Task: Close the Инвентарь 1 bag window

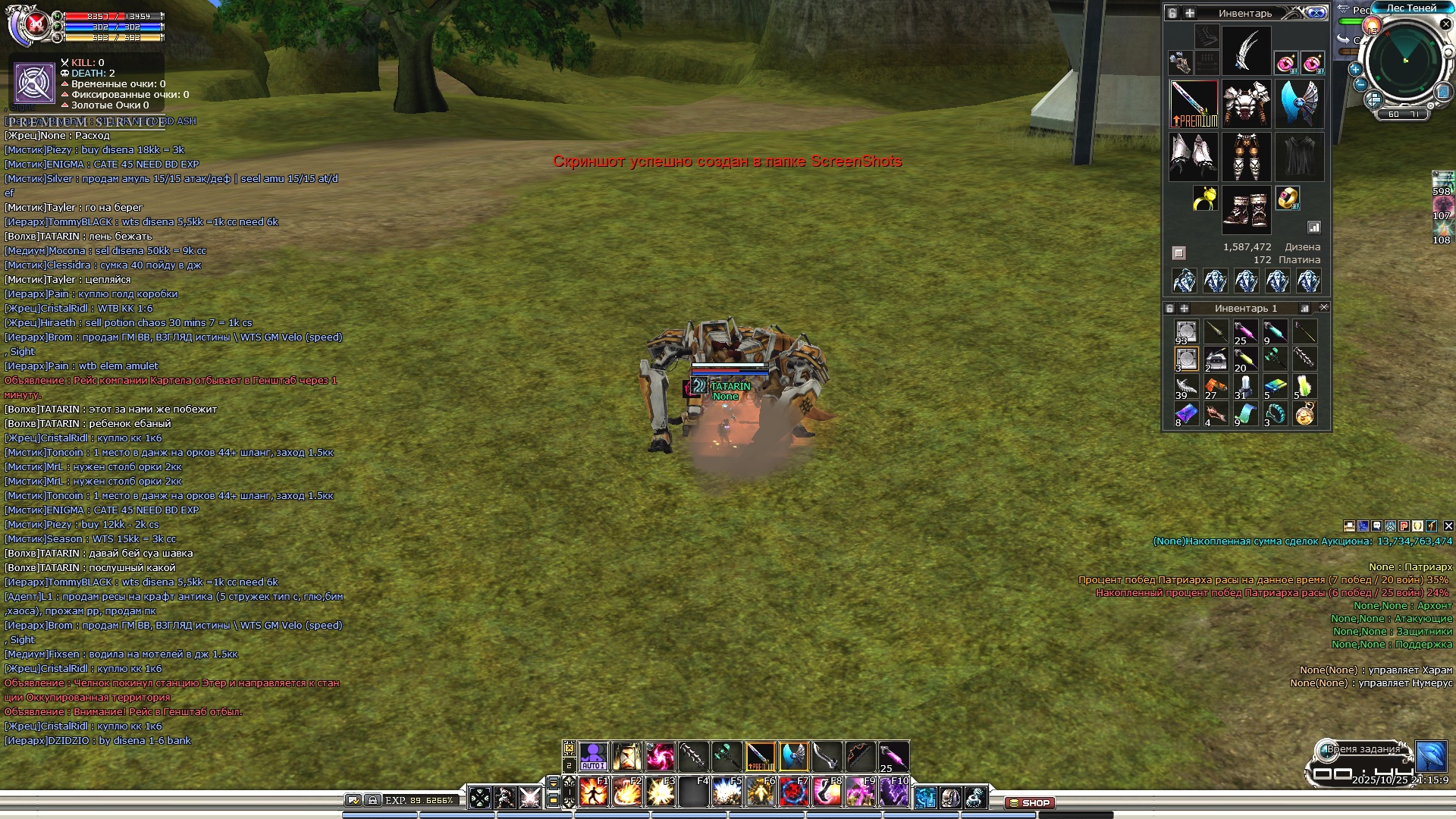Action: tap(1323, 308)
